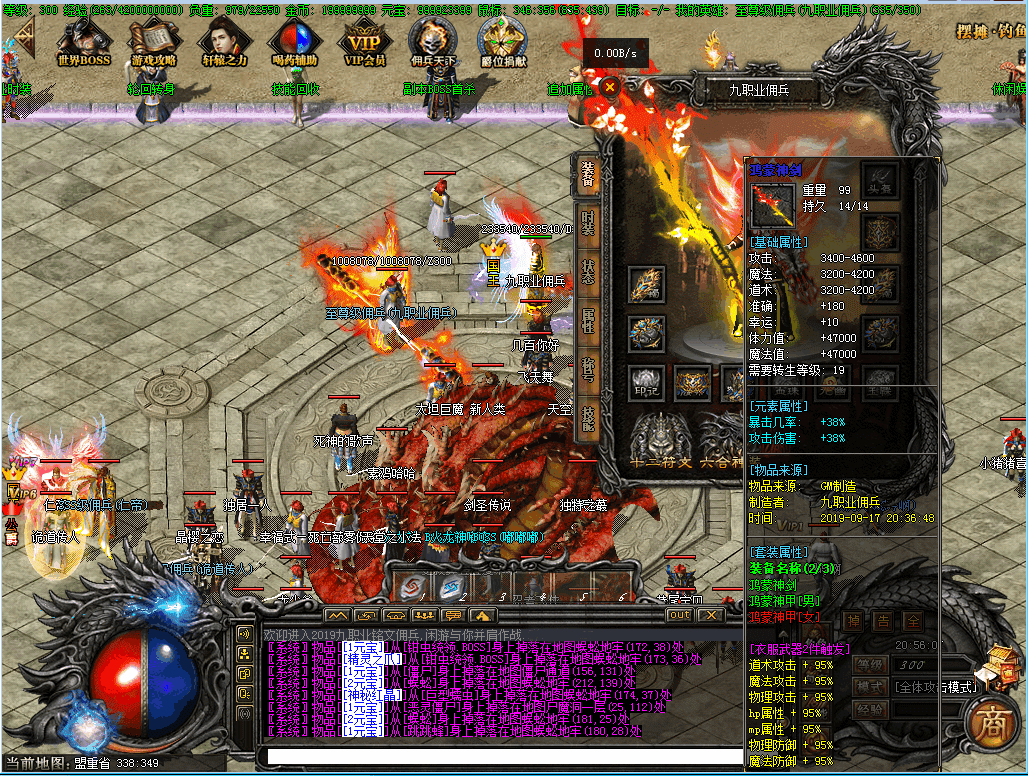Image resolution: width=1028 pixels, height=776 pixels.
Task: Switch to the 时装 costume tab
Action: (588, 225)
